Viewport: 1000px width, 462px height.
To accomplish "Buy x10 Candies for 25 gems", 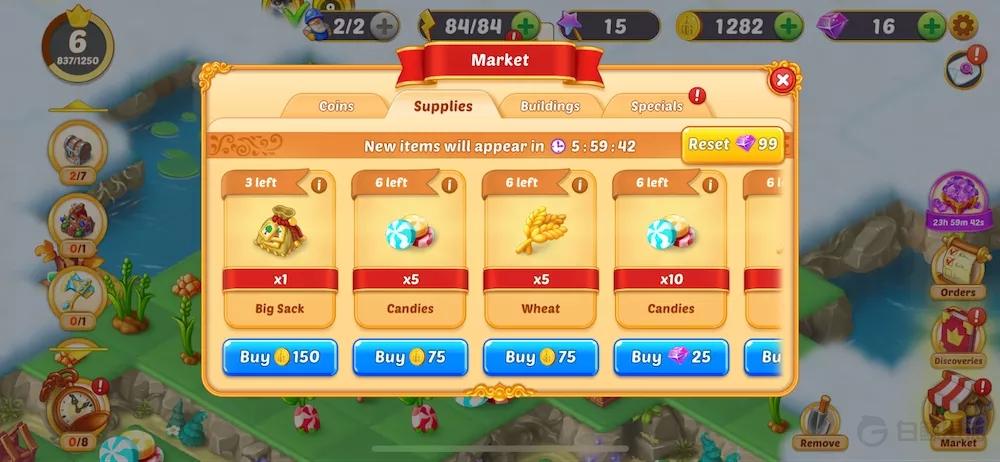I will point(670,357).
